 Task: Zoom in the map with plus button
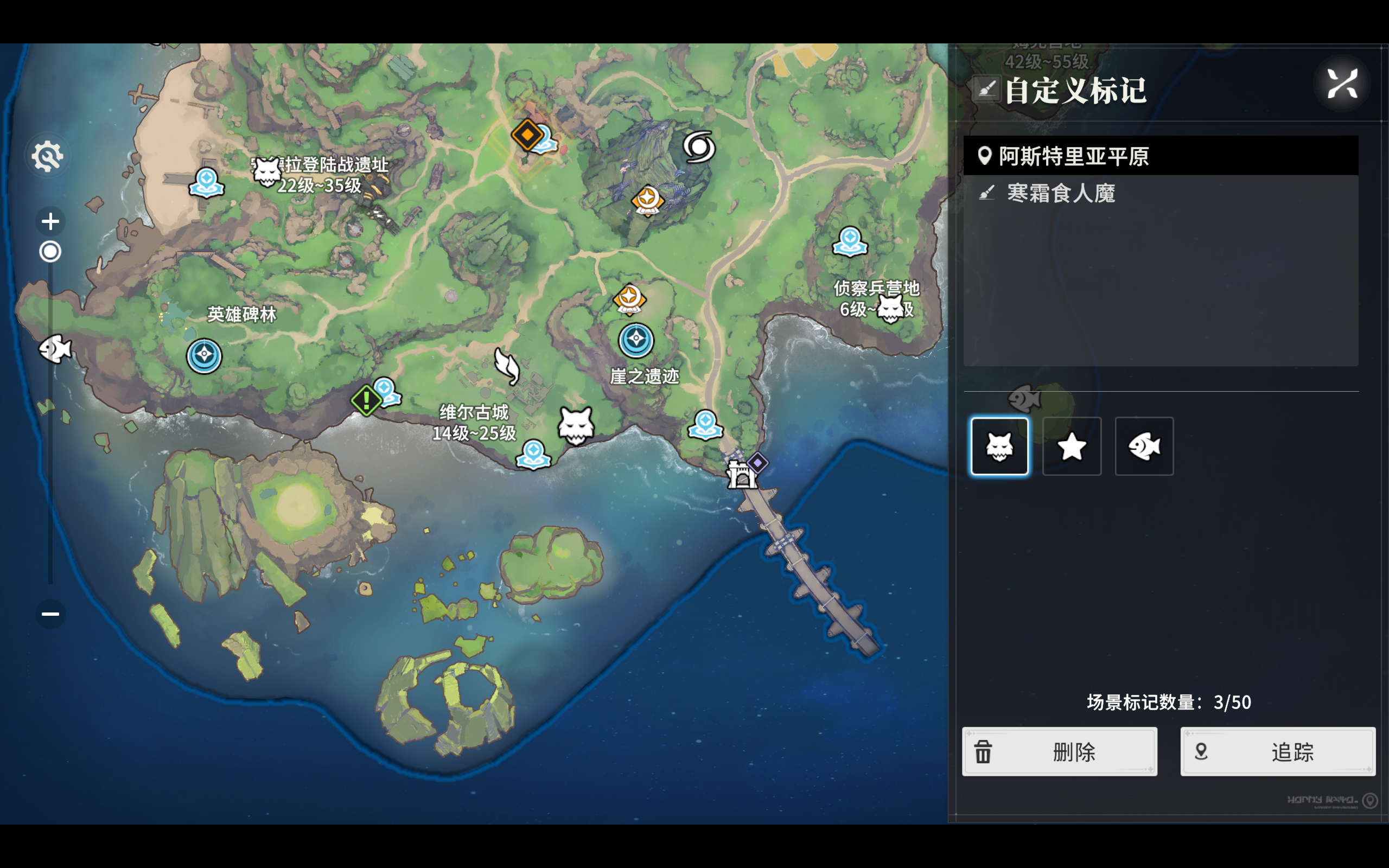tap(50, 221)
